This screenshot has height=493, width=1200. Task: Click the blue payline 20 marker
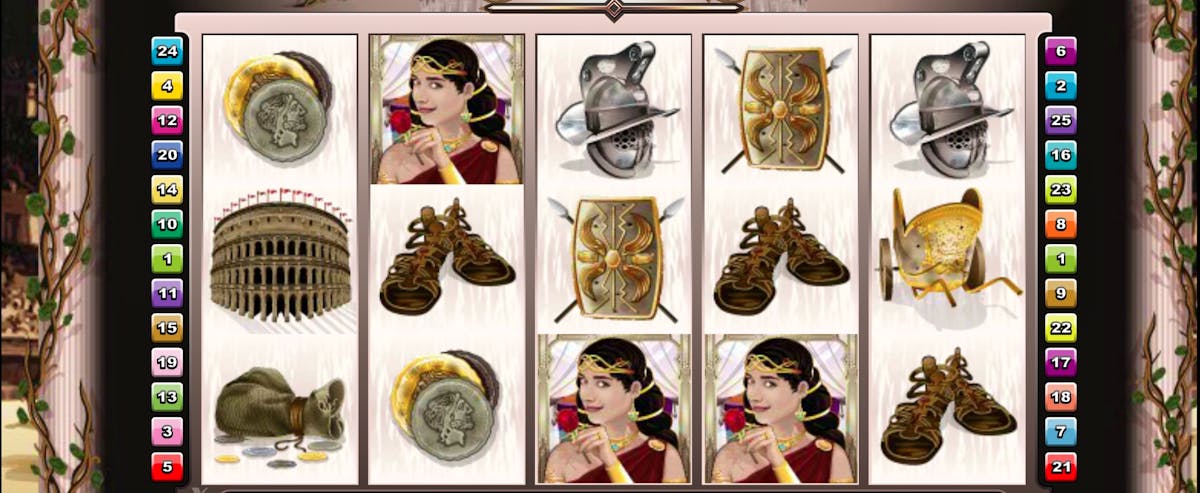166,154
